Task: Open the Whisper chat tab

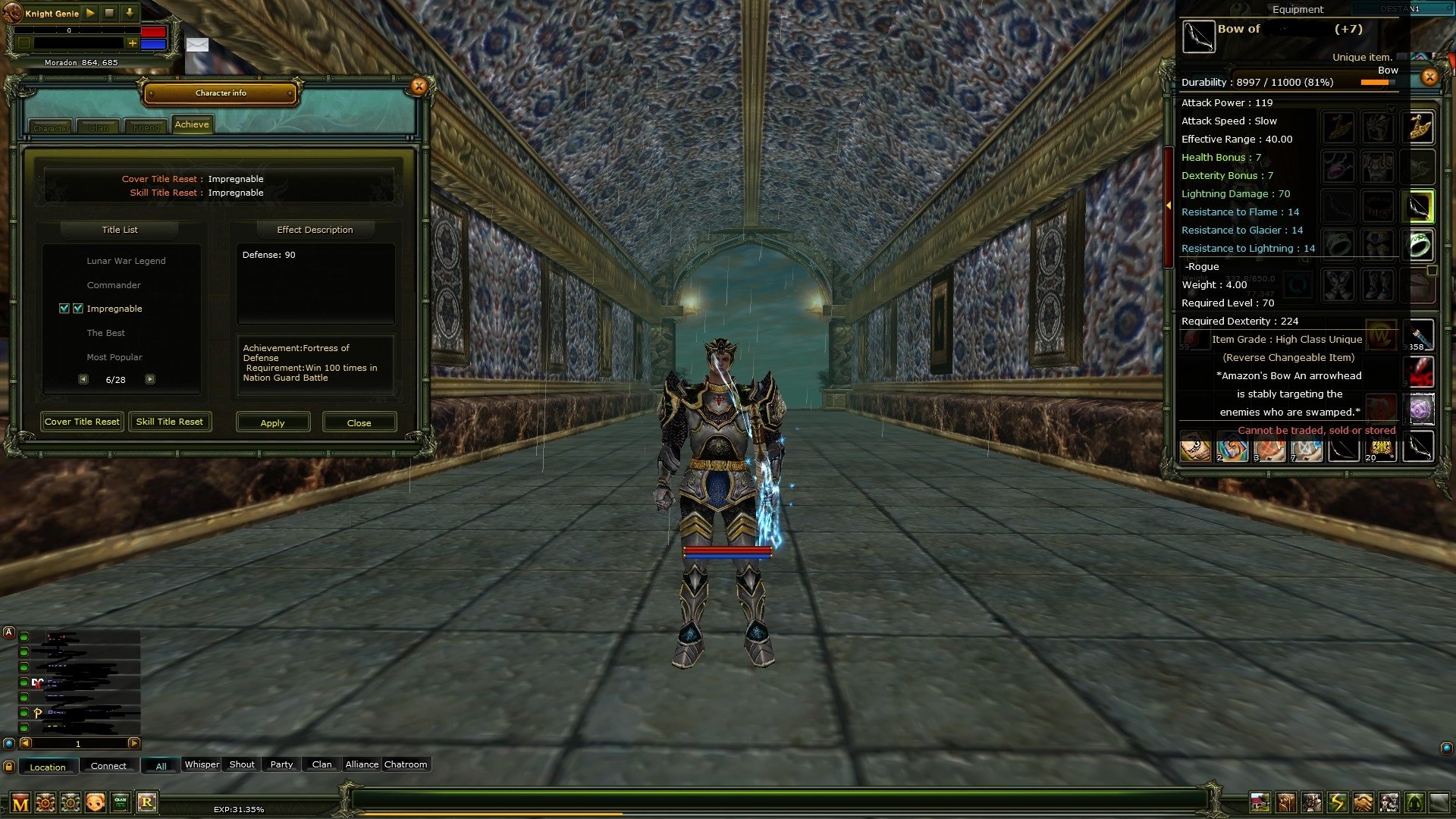Action: 202,764
